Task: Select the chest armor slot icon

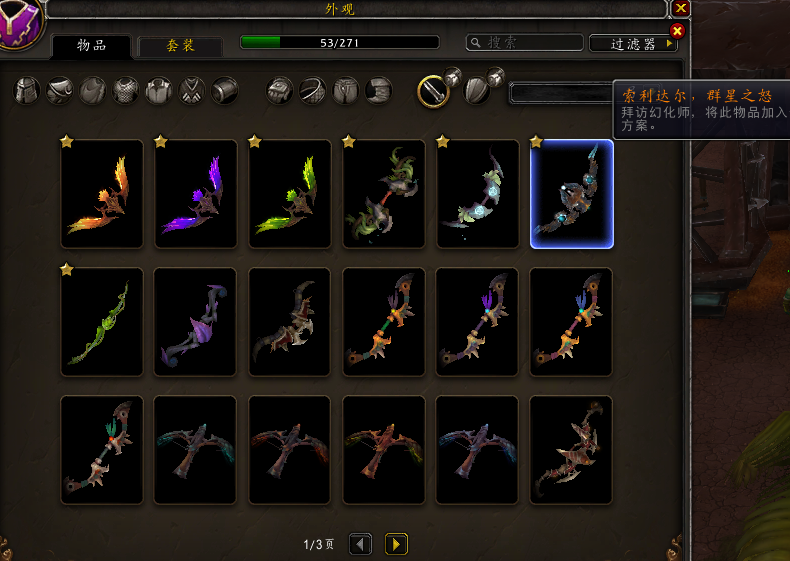Action: (x=126, y=91)
